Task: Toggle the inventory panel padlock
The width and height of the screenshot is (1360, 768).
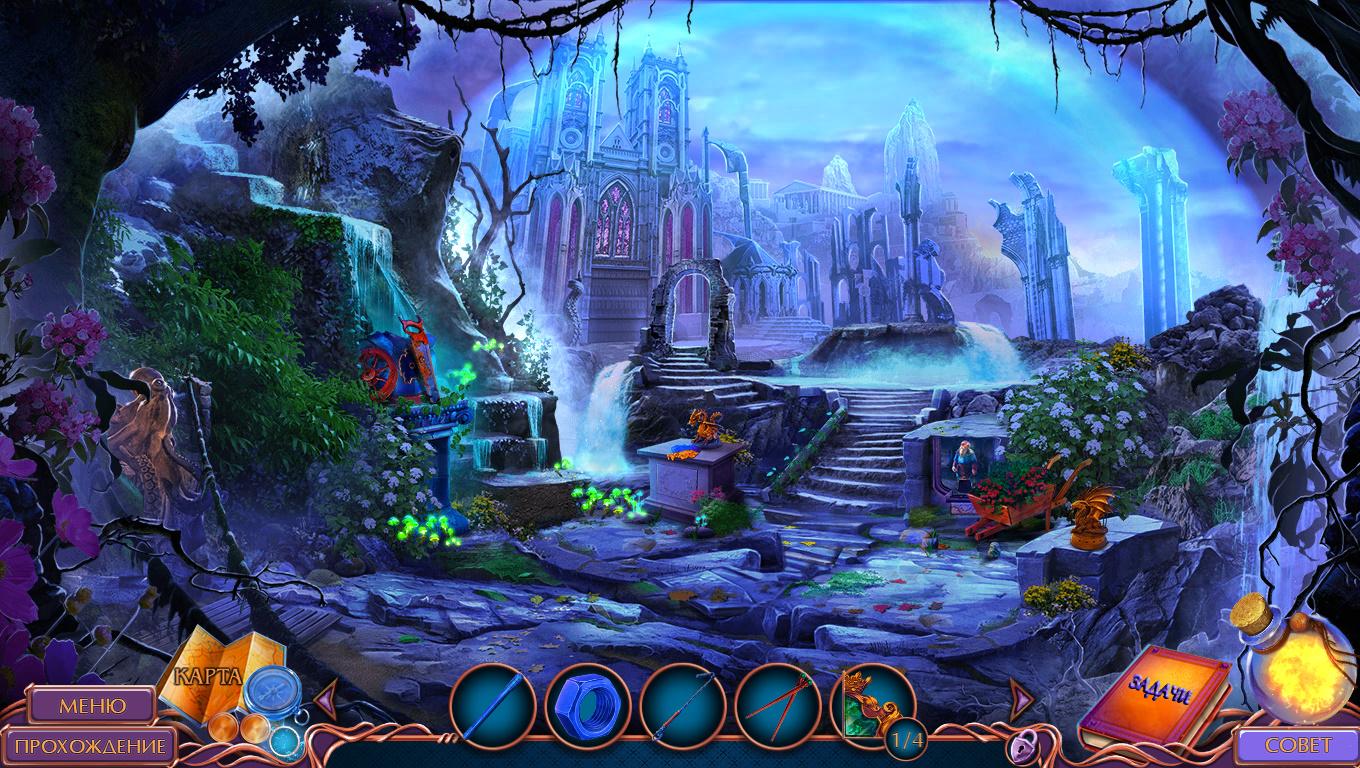Action: tap(1020, 746)
